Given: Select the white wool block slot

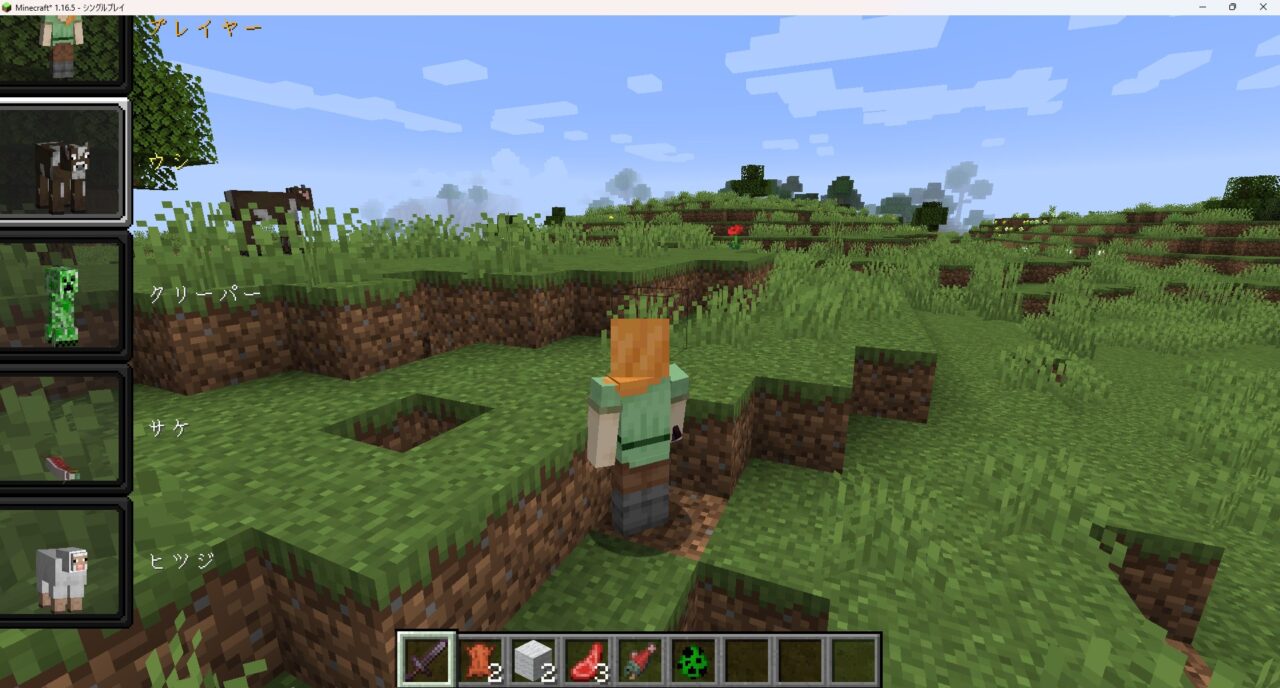Looking at the screenshot, I should click(534, 660).
